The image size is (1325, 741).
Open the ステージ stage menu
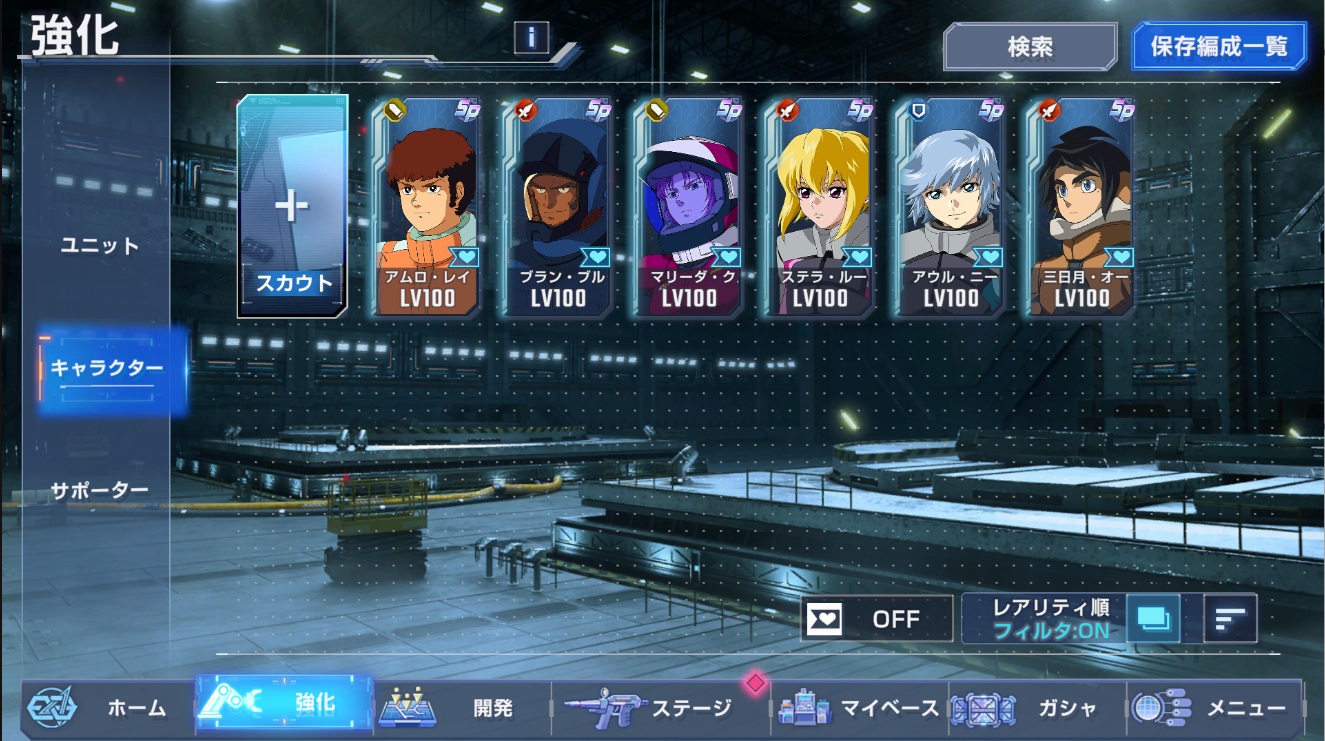coord(660,708)
